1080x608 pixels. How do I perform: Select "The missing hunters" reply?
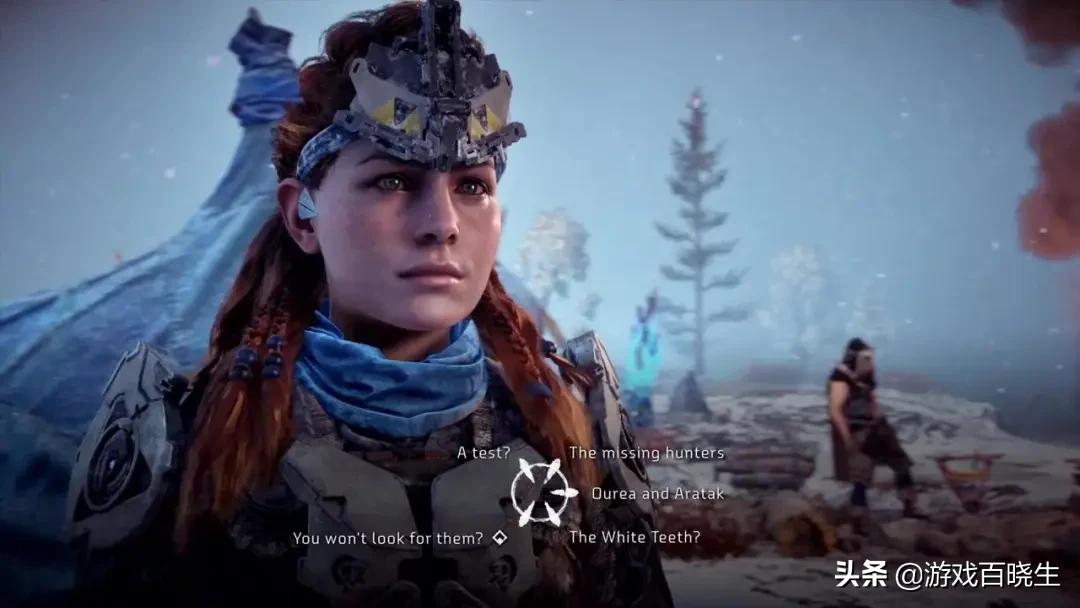pos(646,453)
